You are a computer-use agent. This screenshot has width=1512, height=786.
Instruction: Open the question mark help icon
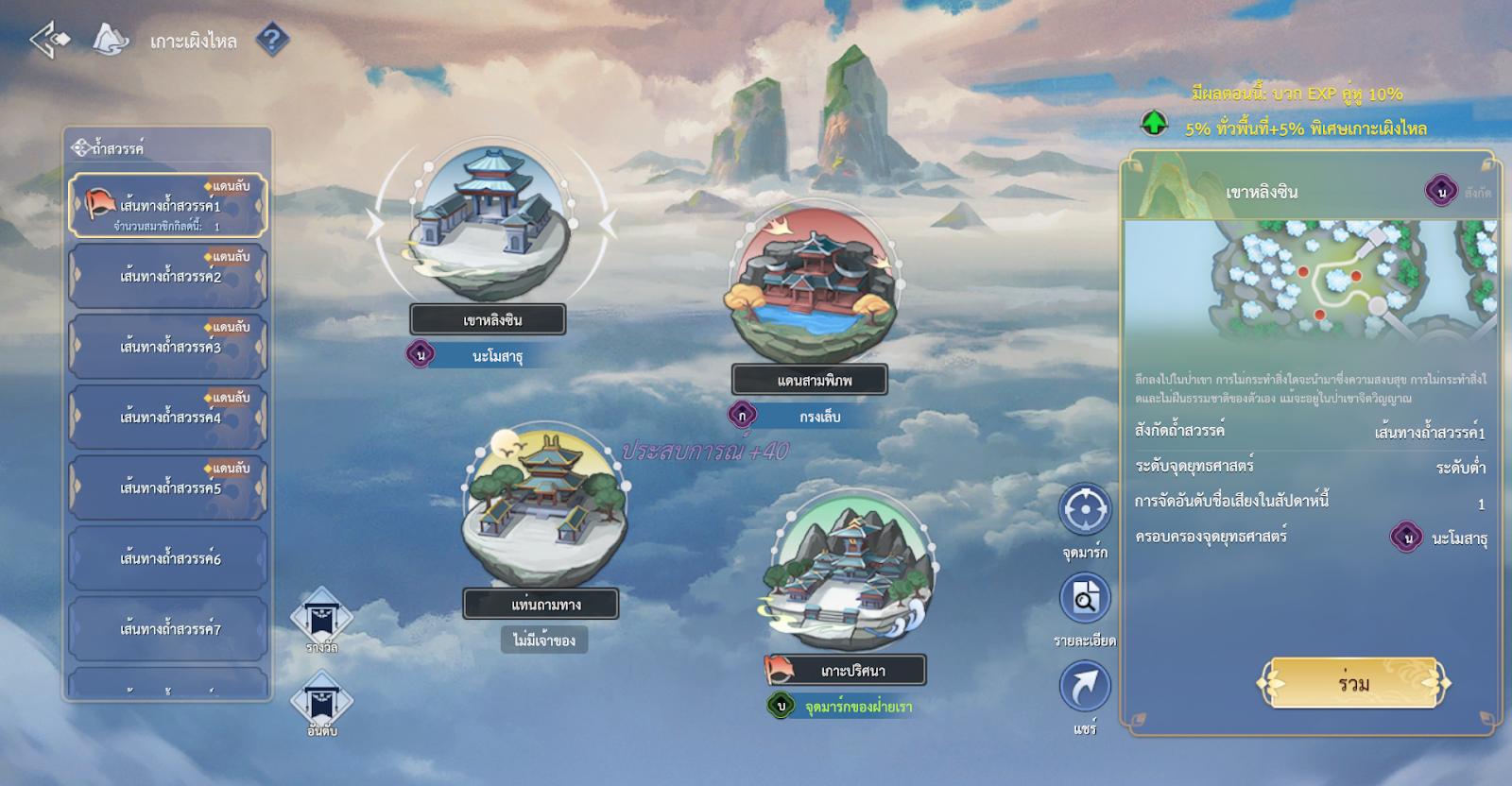click(x=272, y=40)
